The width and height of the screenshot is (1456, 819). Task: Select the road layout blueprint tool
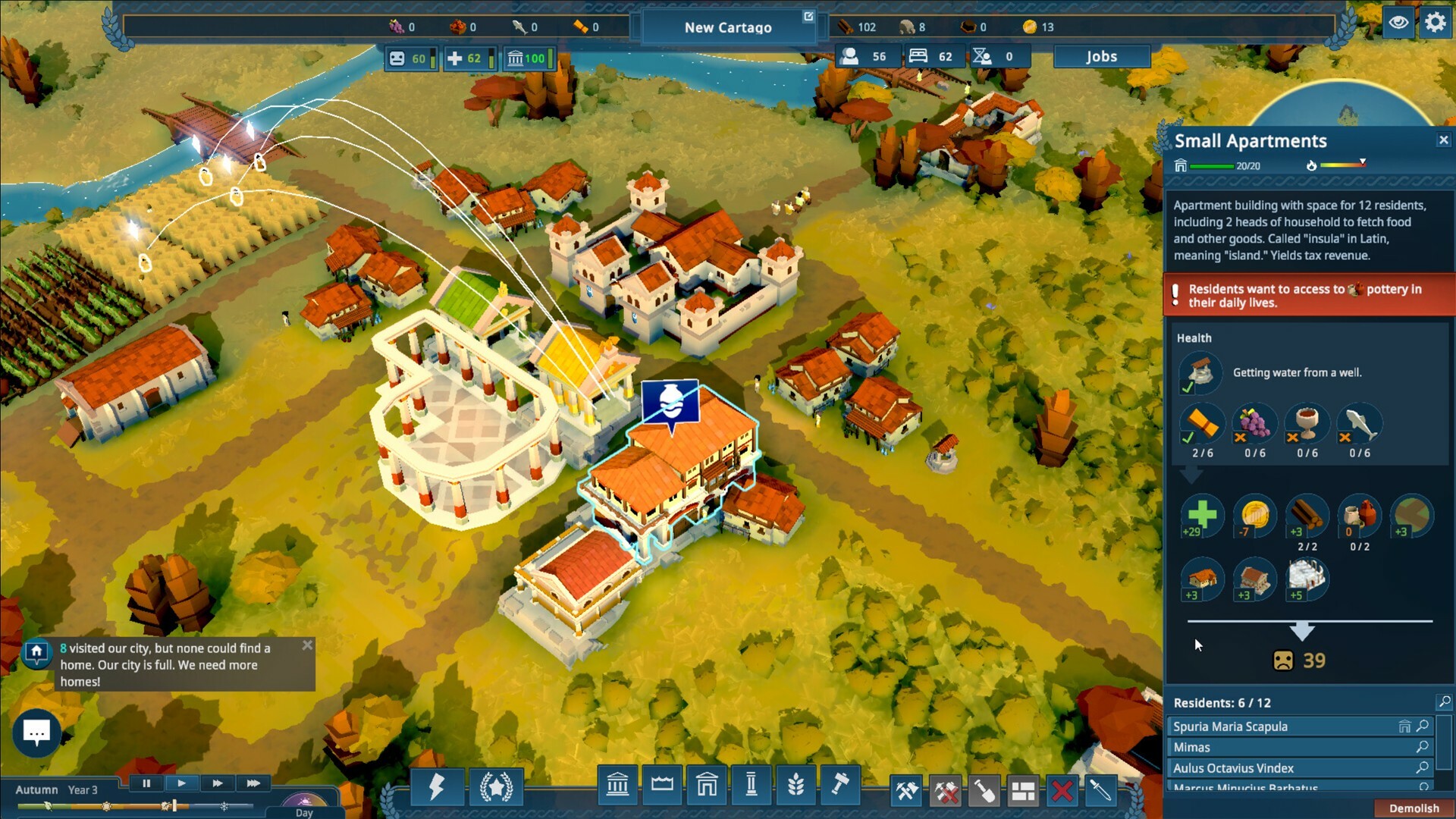(x=1024, y=790)
